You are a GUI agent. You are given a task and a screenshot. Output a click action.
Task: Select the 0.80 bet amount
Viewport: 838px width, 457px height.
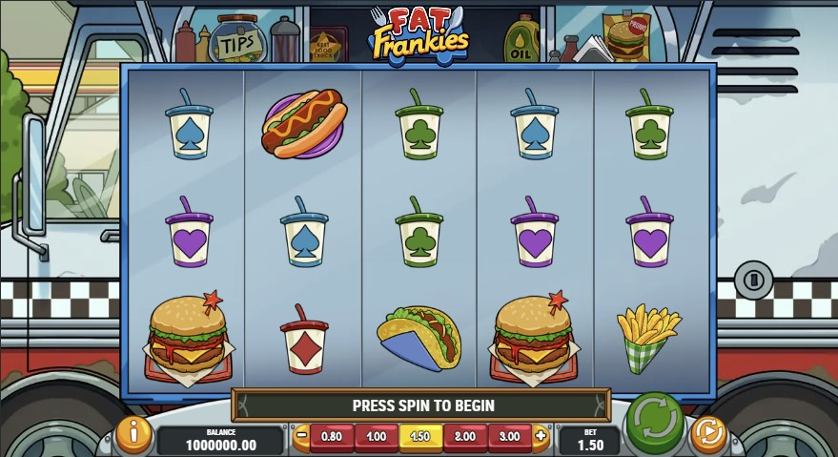[332, 436]
